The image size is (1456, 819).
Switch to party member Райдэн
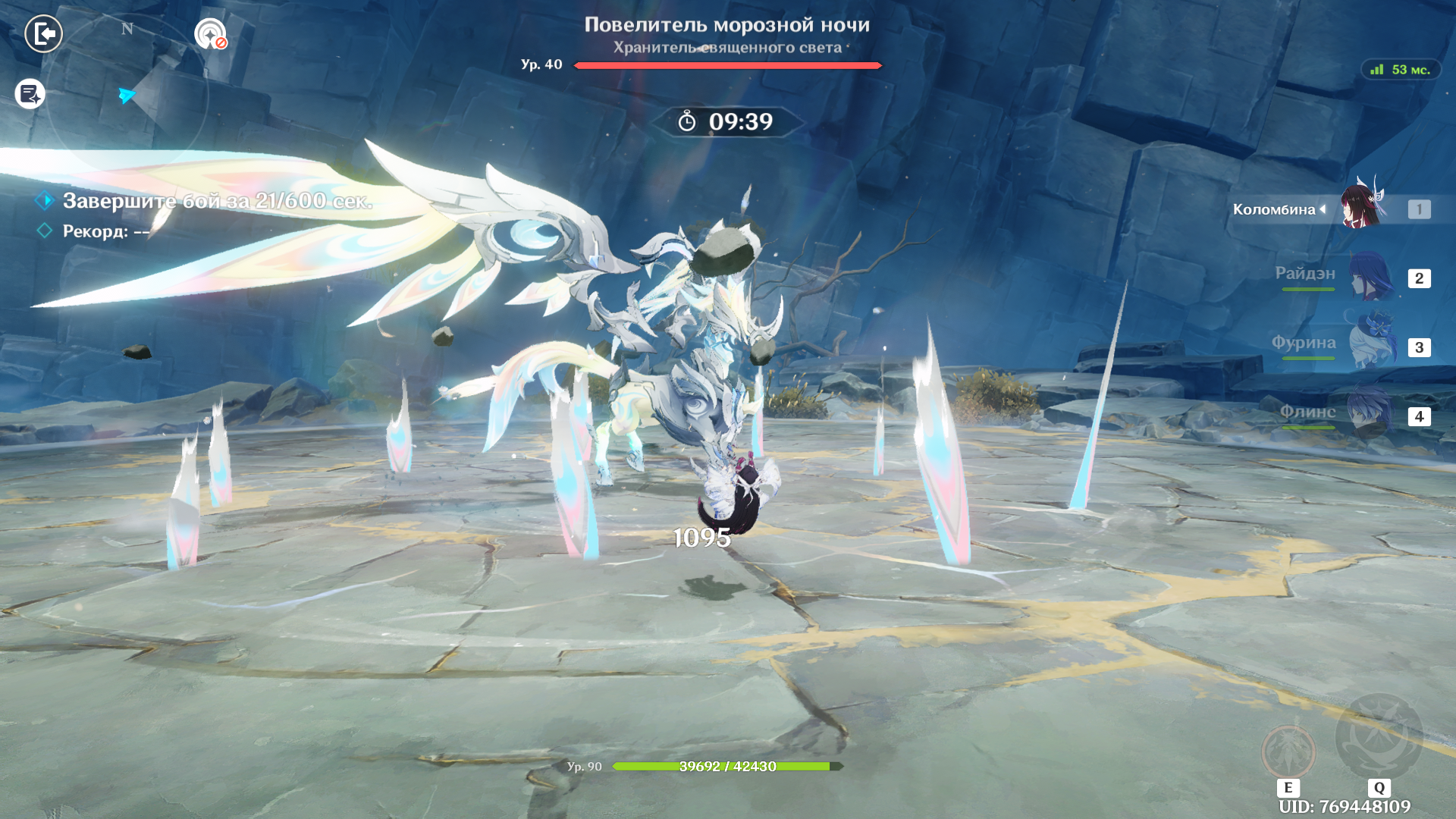pyautogui.click(x=1370, y=278)
